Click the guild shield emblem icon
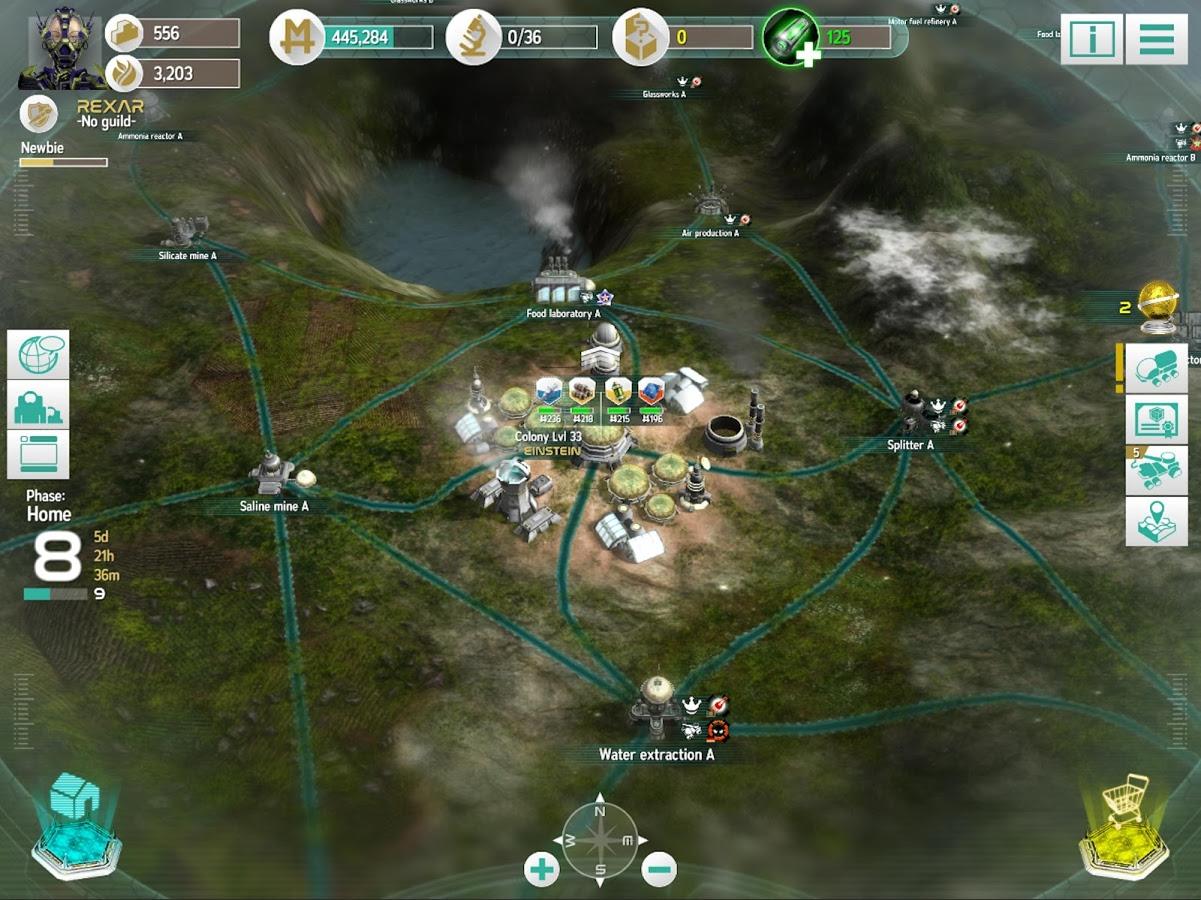Image resolution: width=1201 pixels, height=900 pixels. click(39, 113)
